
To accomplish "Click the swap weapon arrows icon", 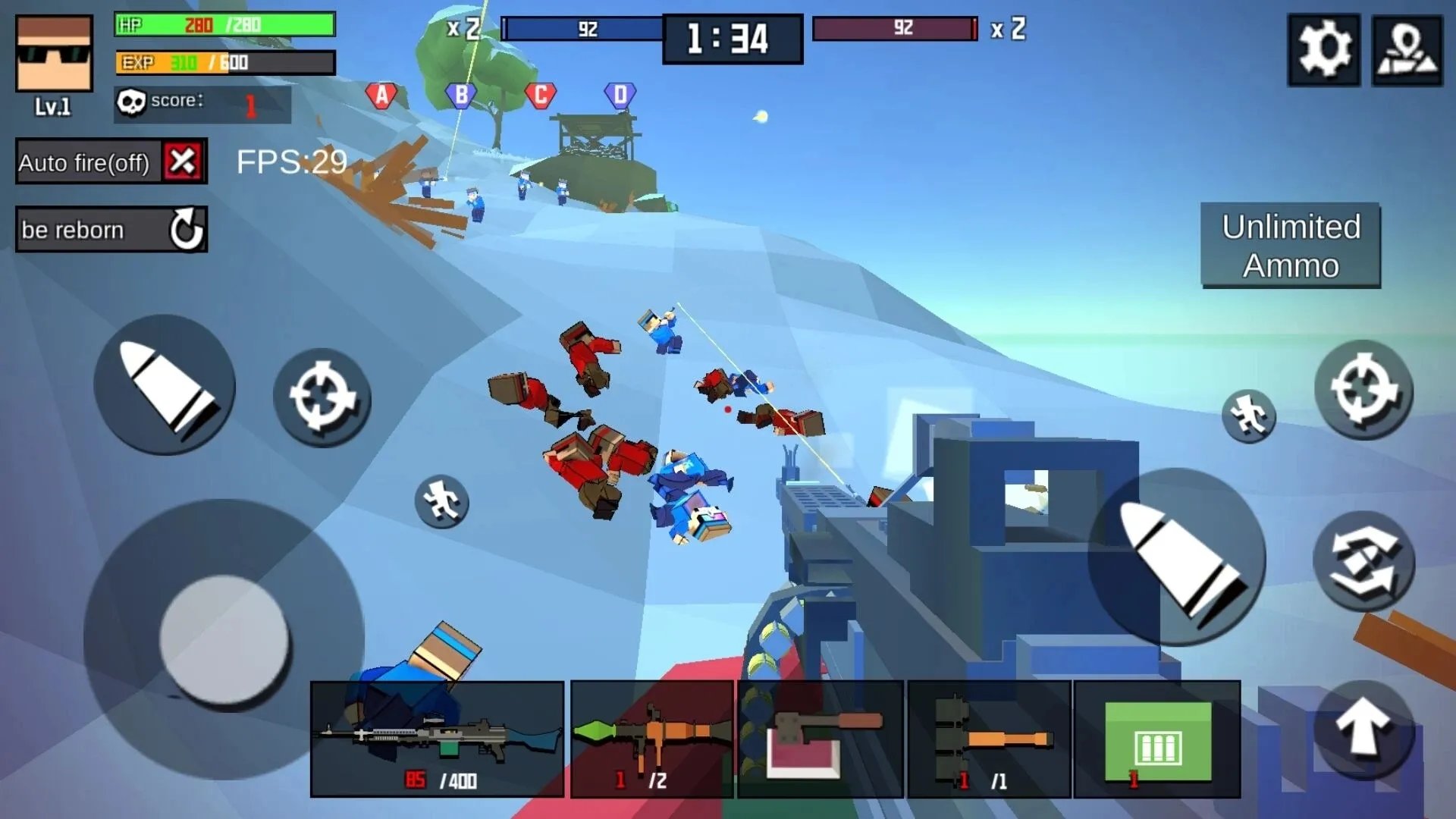I will click(x=1363, y=561).
